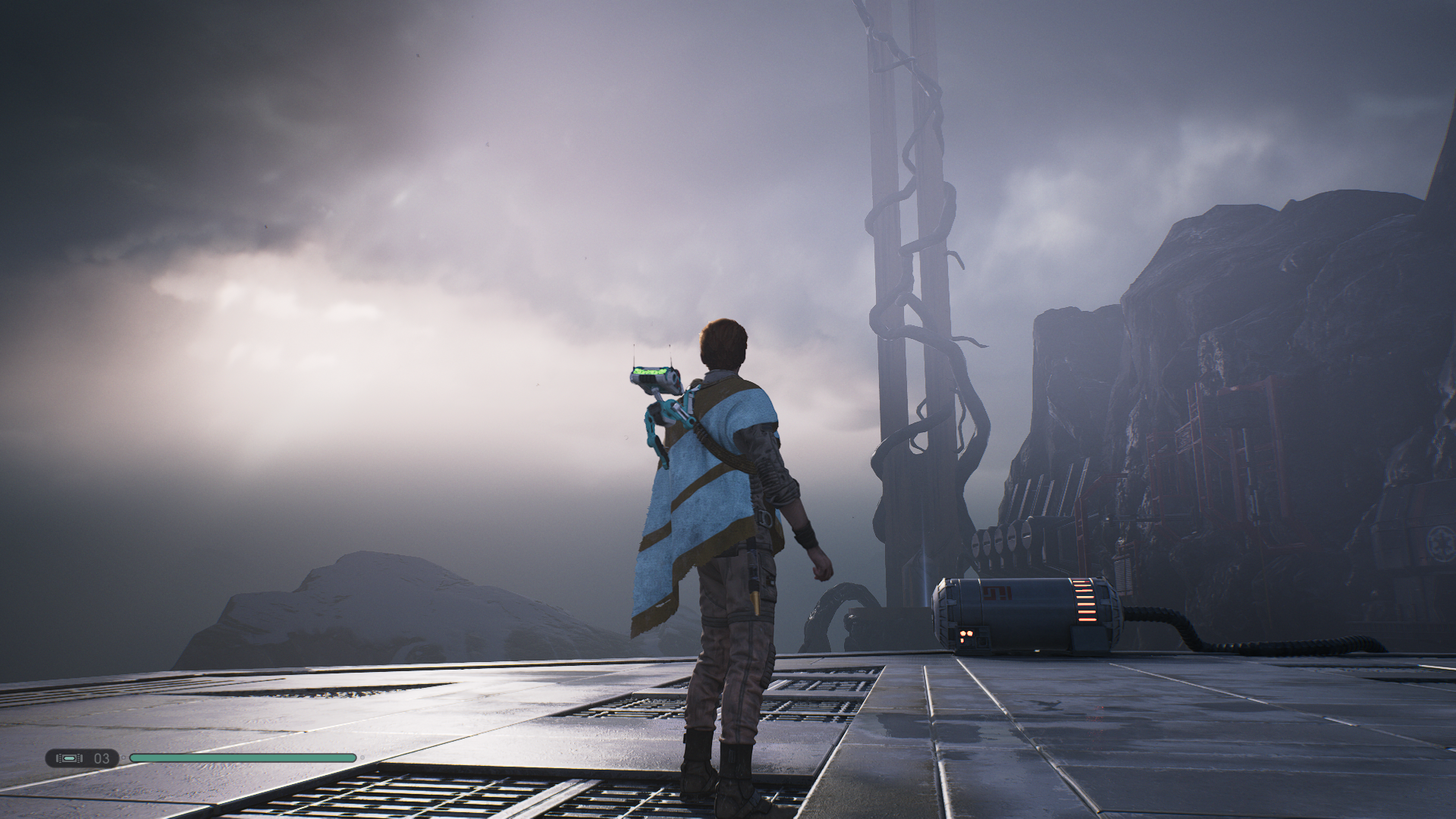Click the Imperial emblem on the right wall

1441,544
